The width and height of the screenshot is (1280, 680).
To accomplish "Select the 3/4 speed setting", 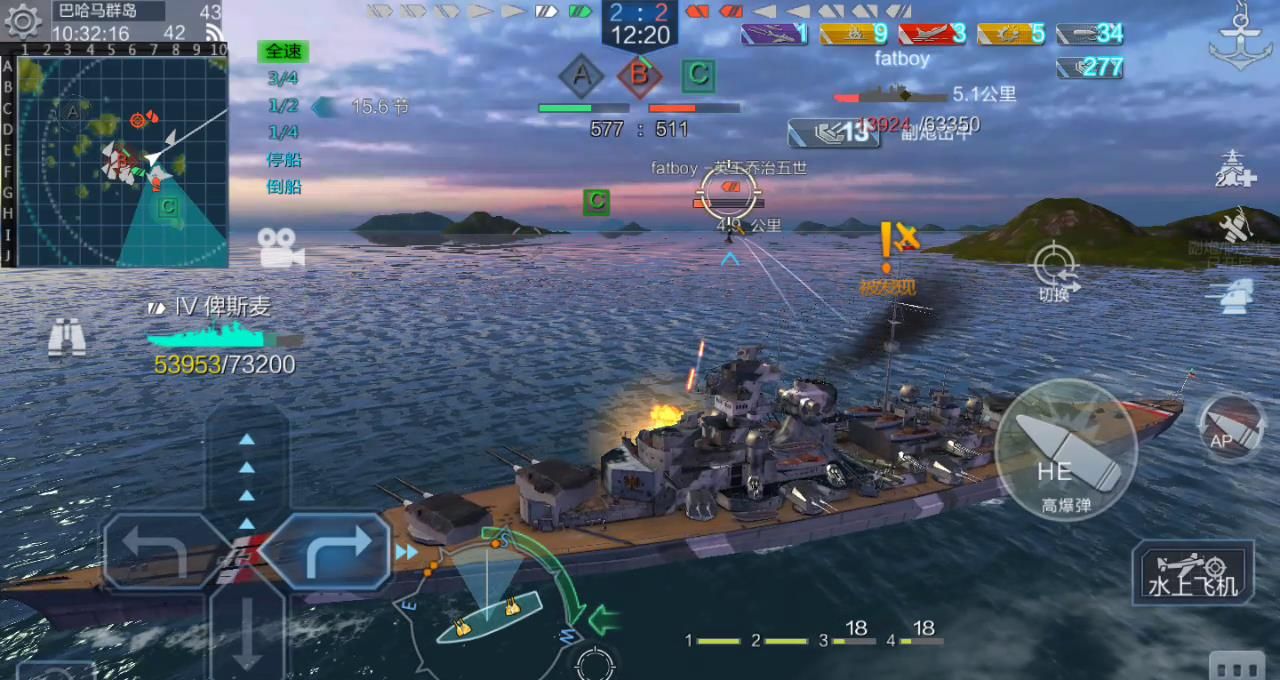I will click(x=283, y=78).
